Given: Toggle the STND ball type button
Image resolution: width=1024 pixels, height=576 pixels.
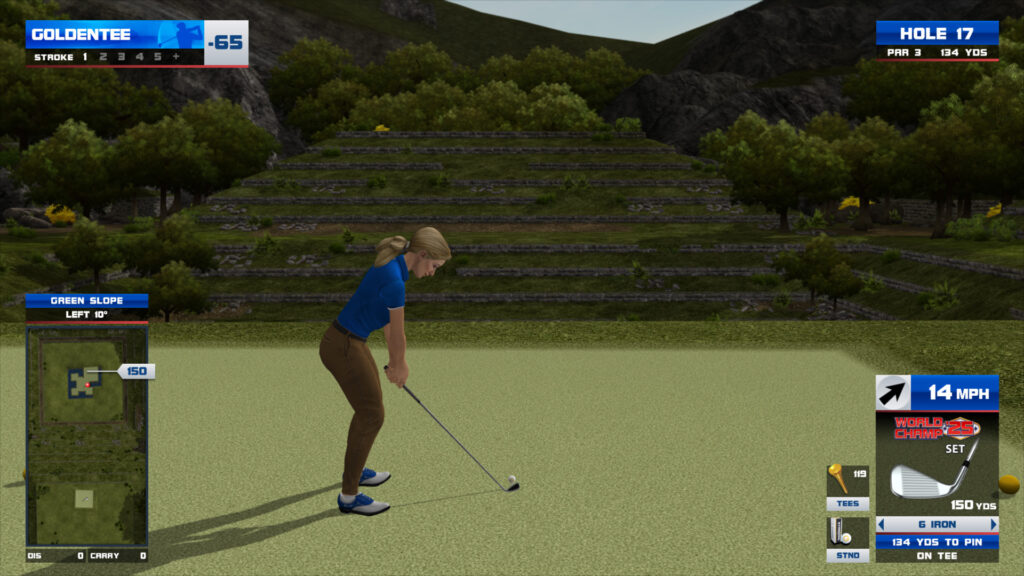Looking at the screenshot, I should 847,539.
